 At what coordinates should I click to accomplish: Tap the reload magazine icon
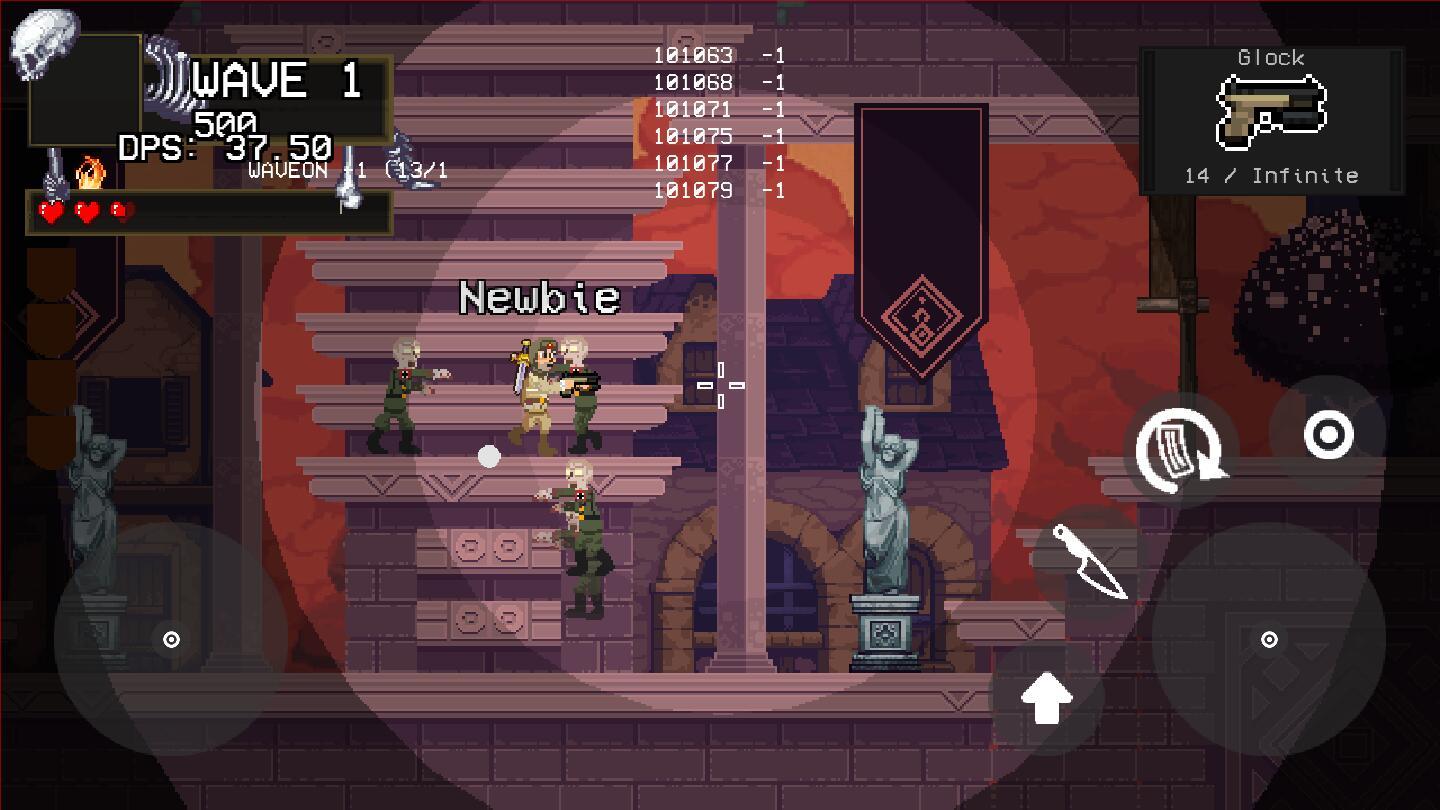pos(1181,451)
